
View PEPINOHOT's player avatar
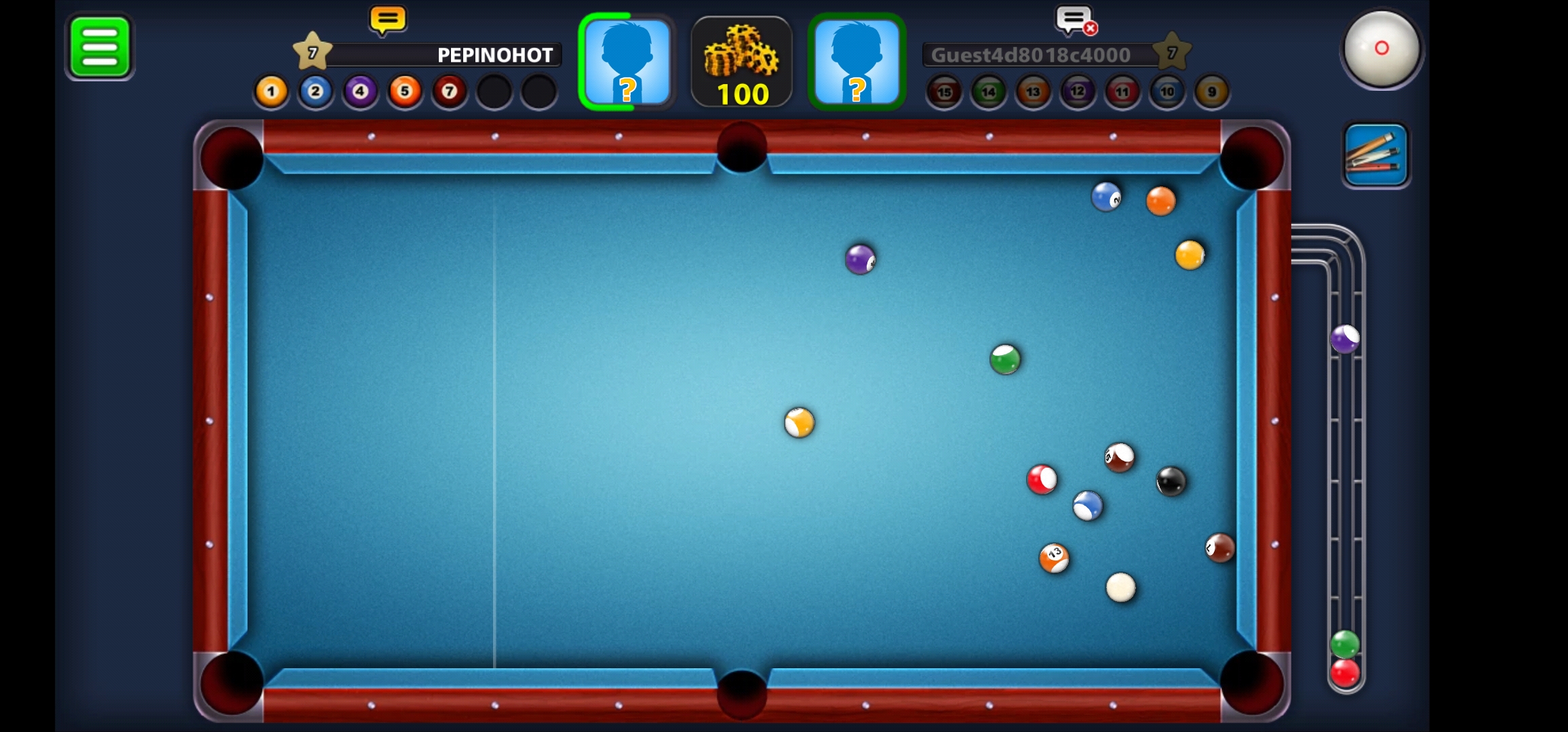(x=627, y=62)
